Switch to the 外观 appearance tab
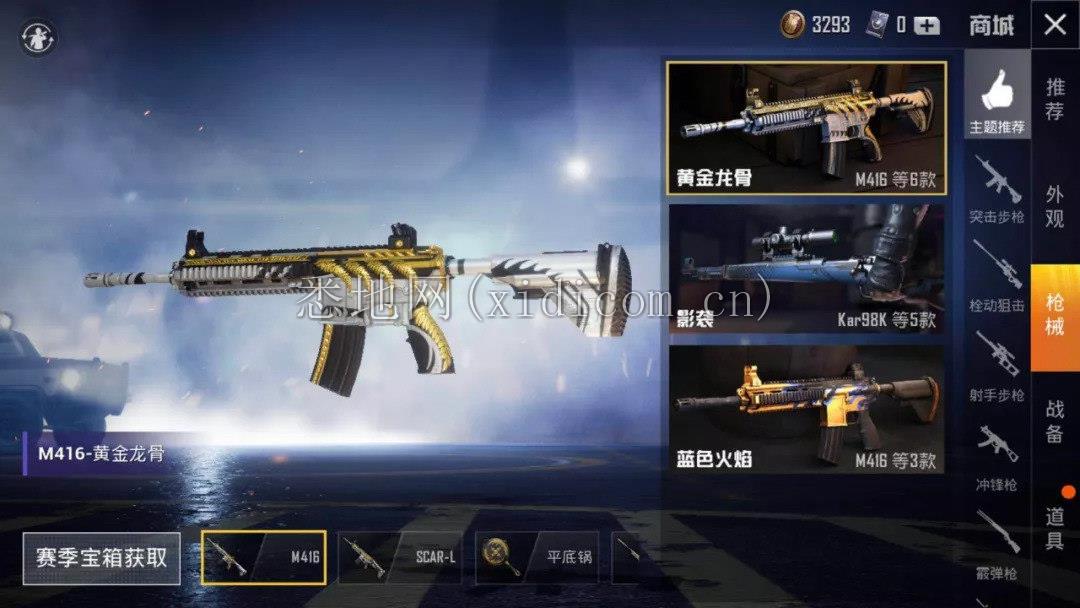The width and height of the screenshot is (1080, 608). coord(1055,206)
